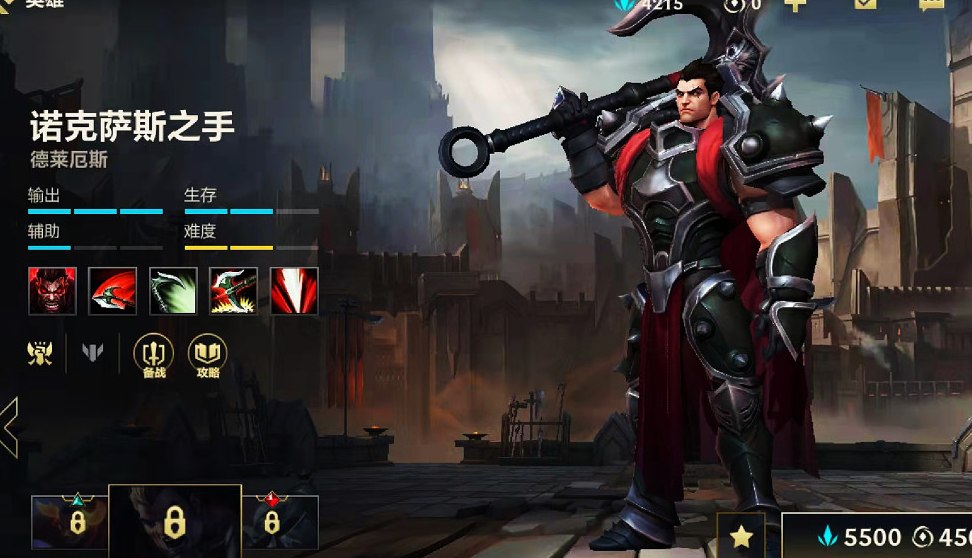Buy the champion with the 5500 price button
Image resolution: width=972 pixels, height=558 pixels.
click(x=860, y=537)
